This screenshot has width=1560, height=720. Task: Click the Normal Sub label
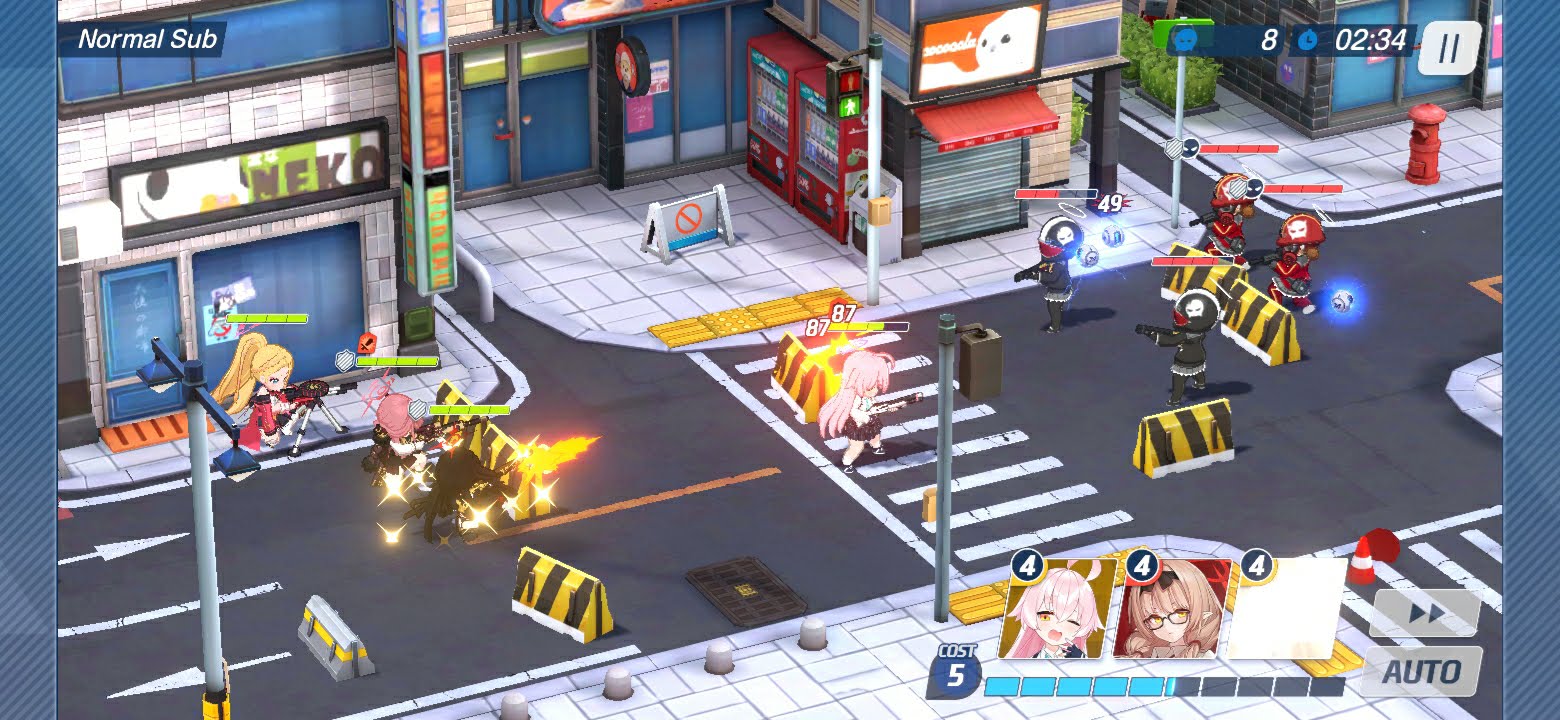(147, 40)
